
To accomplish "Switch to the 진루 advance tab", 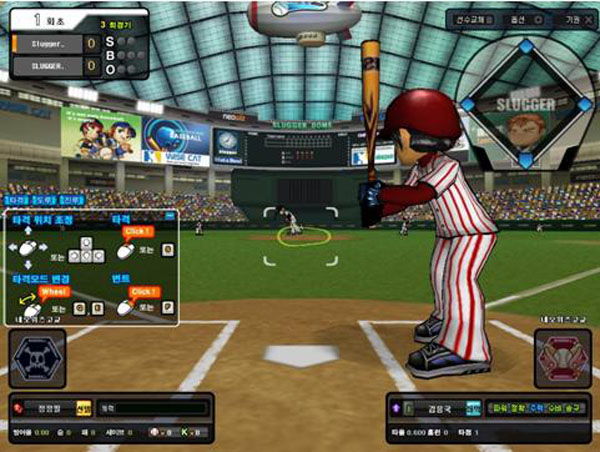I will tap(70, 202).
